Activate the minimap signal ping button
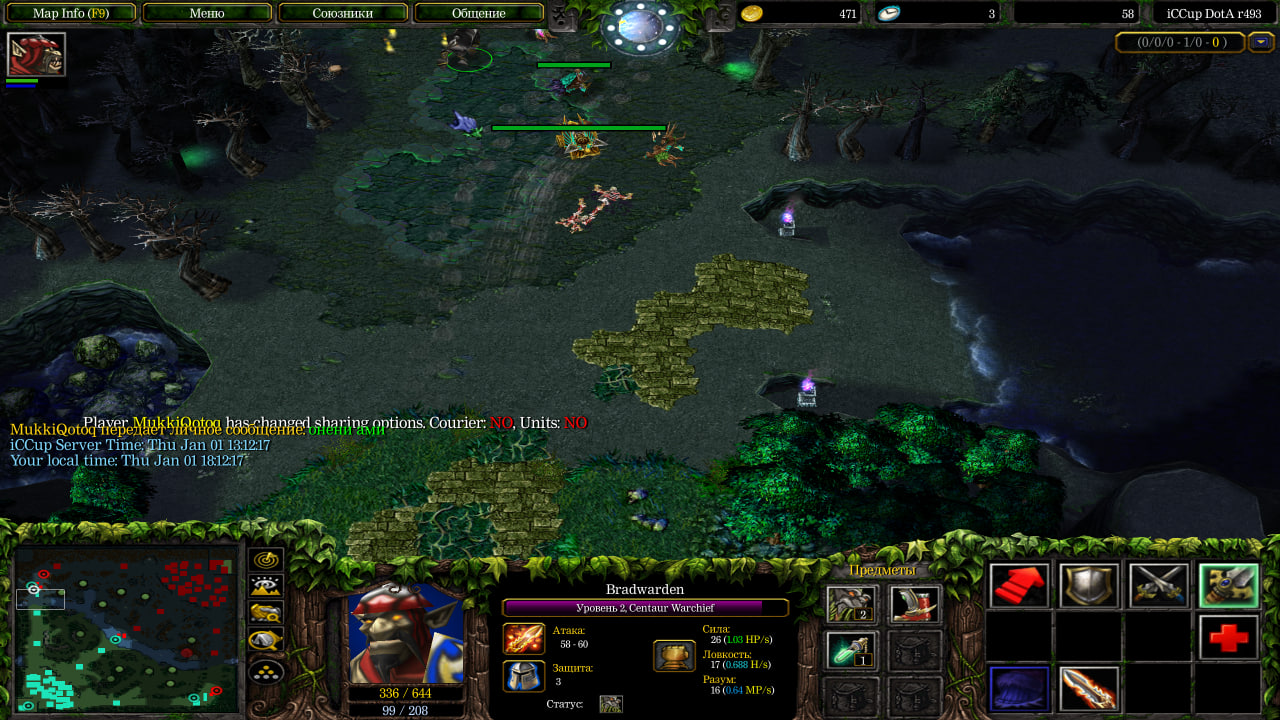The height and width of the screenshot is (720, 1280). click(x=266, y=560)
